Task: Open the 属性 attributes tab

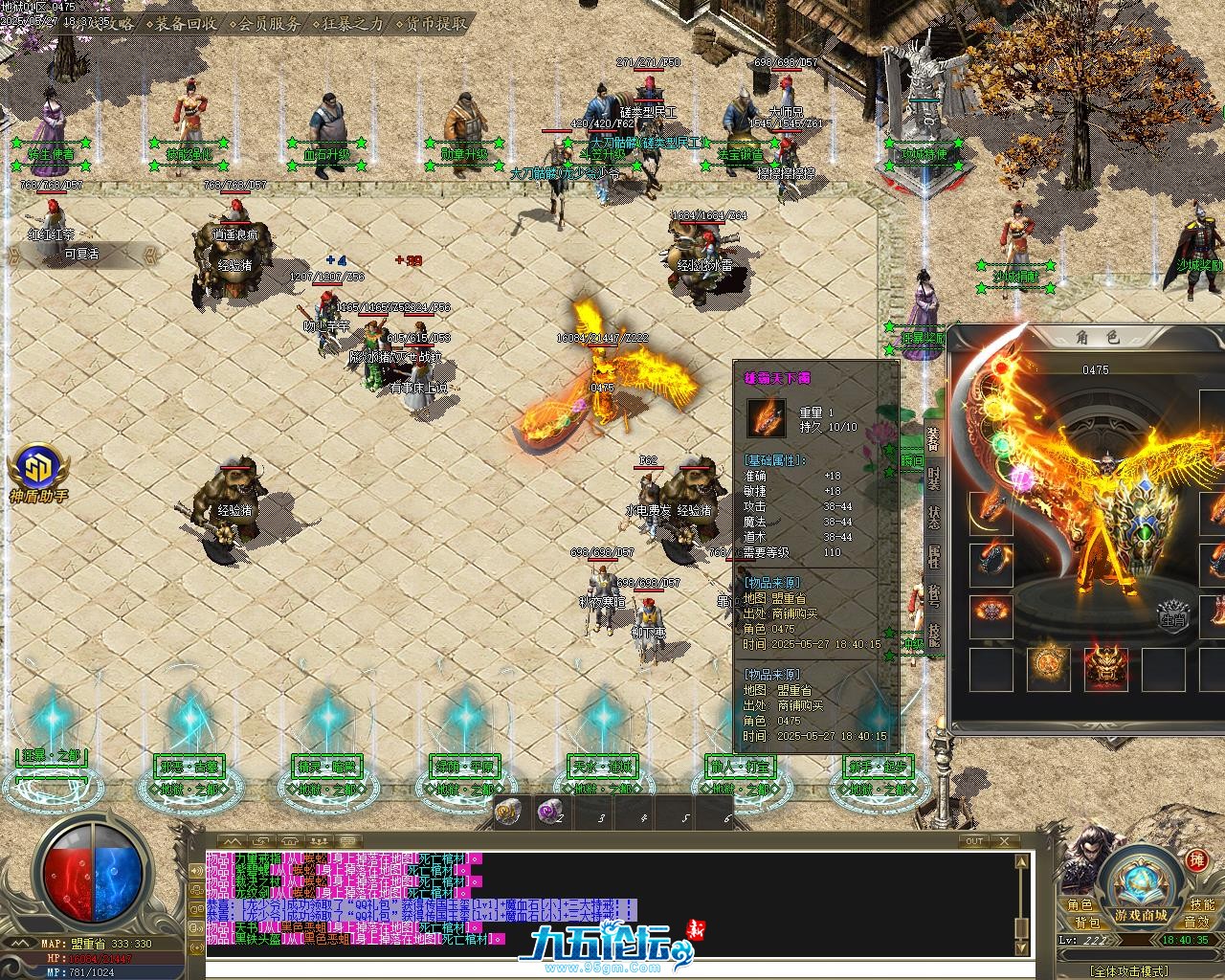Action: coord(933,556)
